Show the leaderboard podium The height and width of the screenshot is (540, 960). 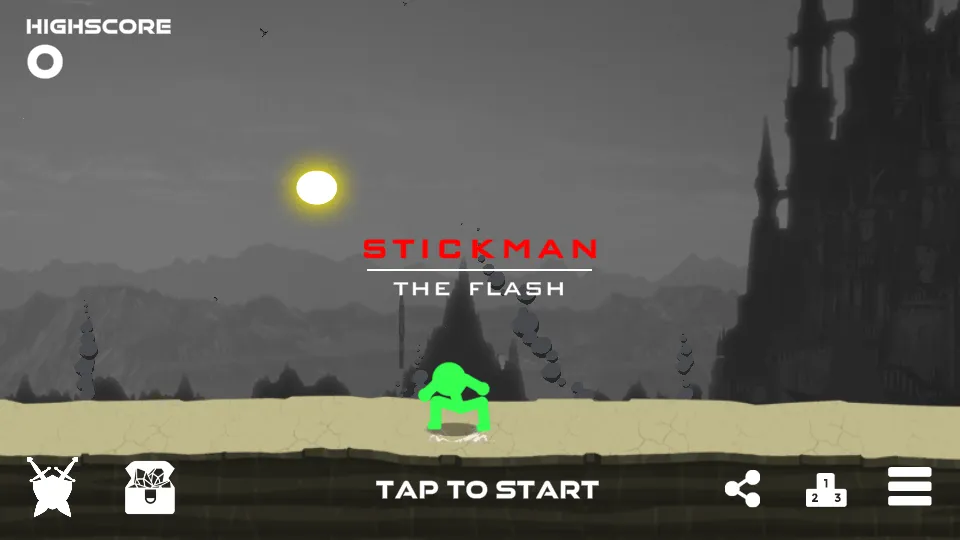pos(826,490)
